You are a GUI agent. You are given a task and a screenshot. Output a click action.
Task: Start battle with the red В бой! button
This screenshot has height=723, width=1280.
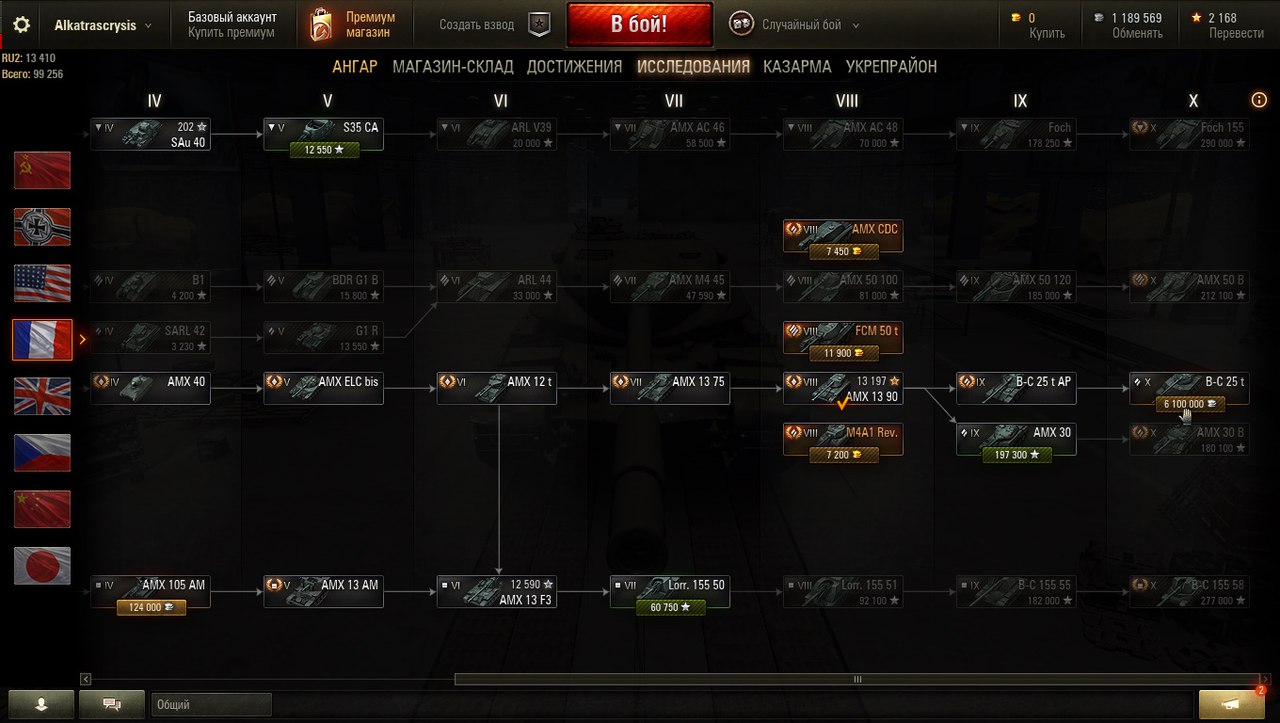(639, 24)
